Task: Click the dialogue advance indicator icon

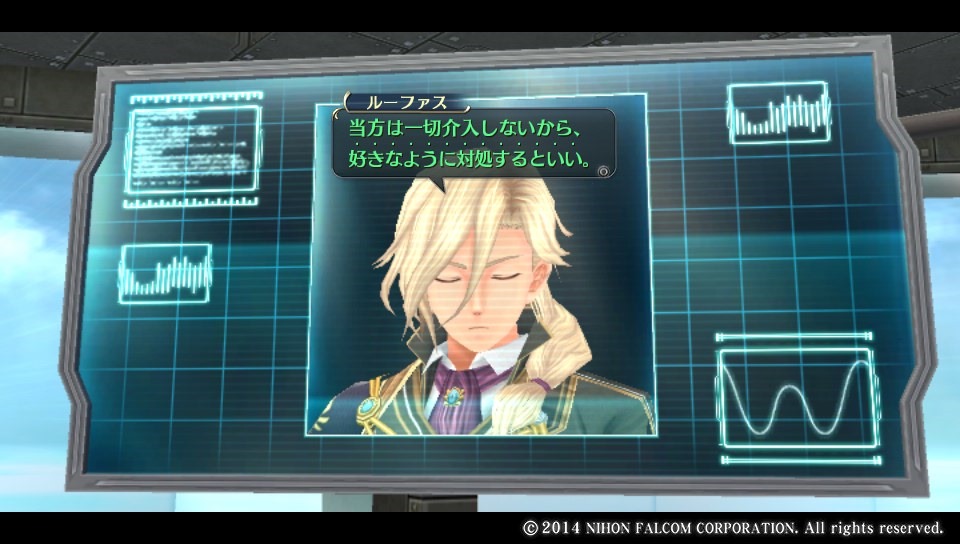Action: pos(603,171)
